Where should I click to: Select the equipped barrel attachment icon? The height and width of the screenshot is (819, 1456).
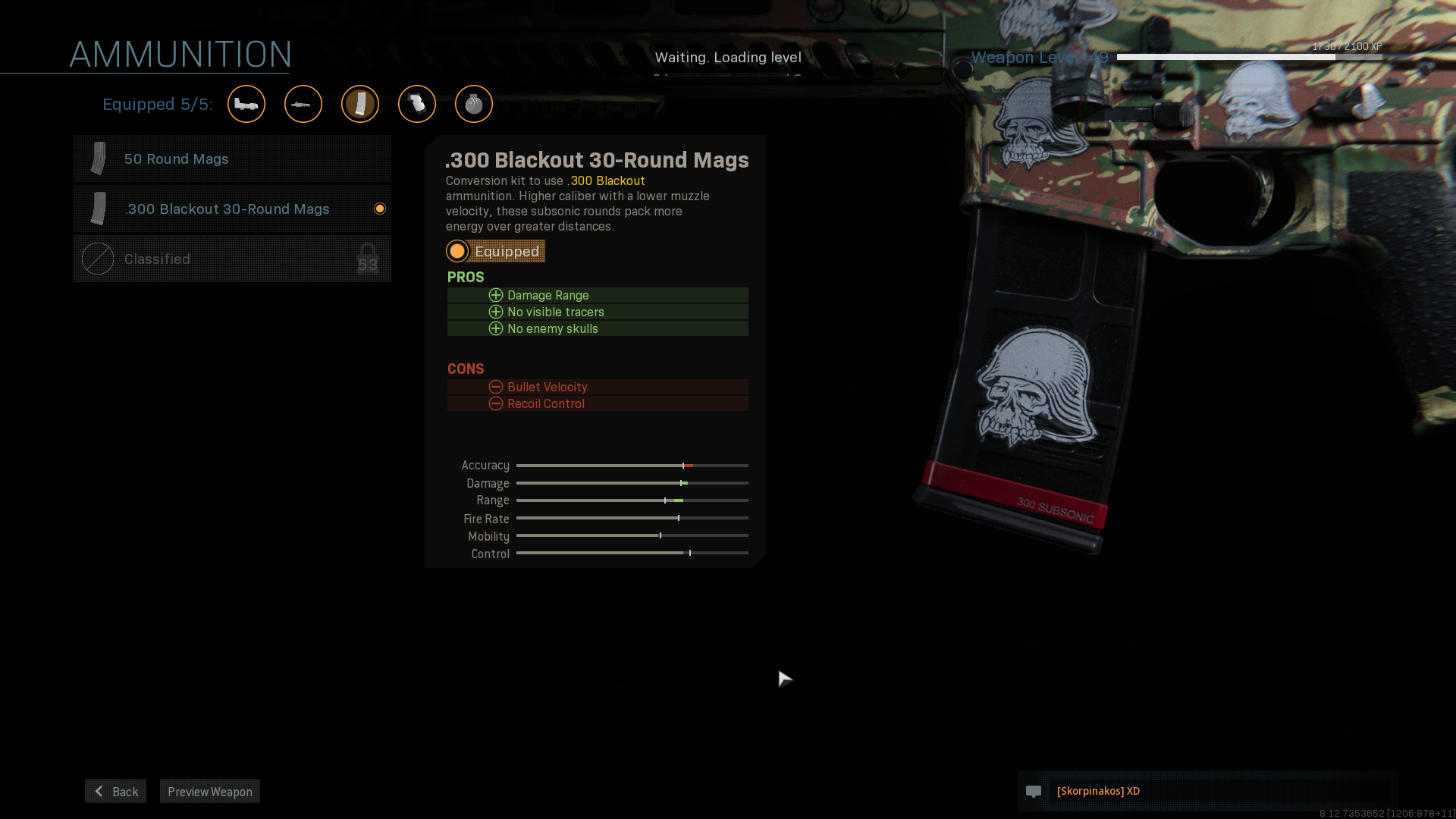click(x=303, y=104)
